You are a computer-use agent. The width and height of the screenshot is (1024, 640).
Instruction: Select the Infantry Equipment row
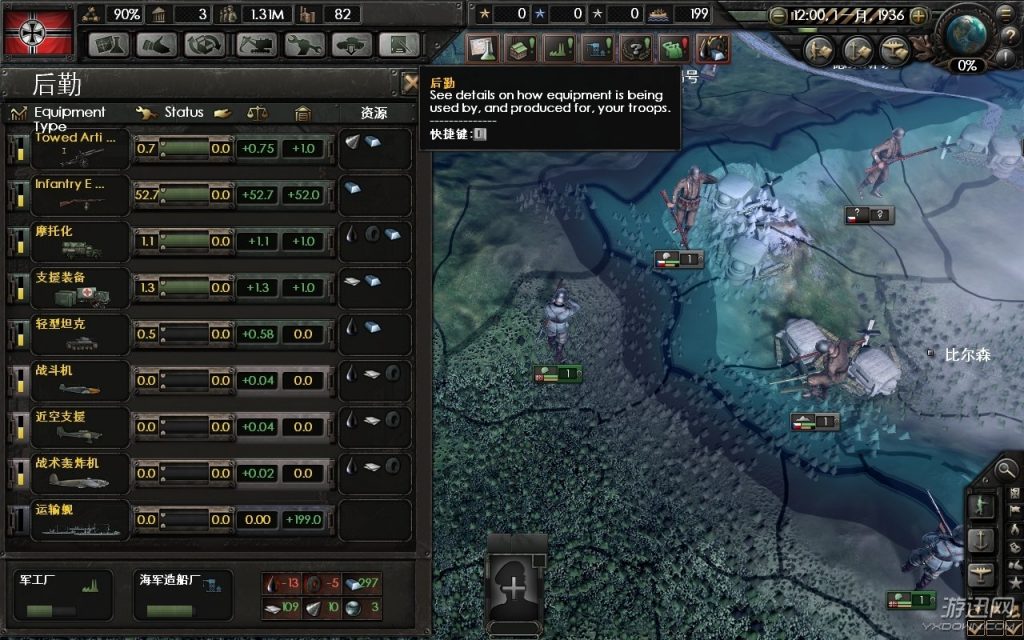tap(68, 195)
